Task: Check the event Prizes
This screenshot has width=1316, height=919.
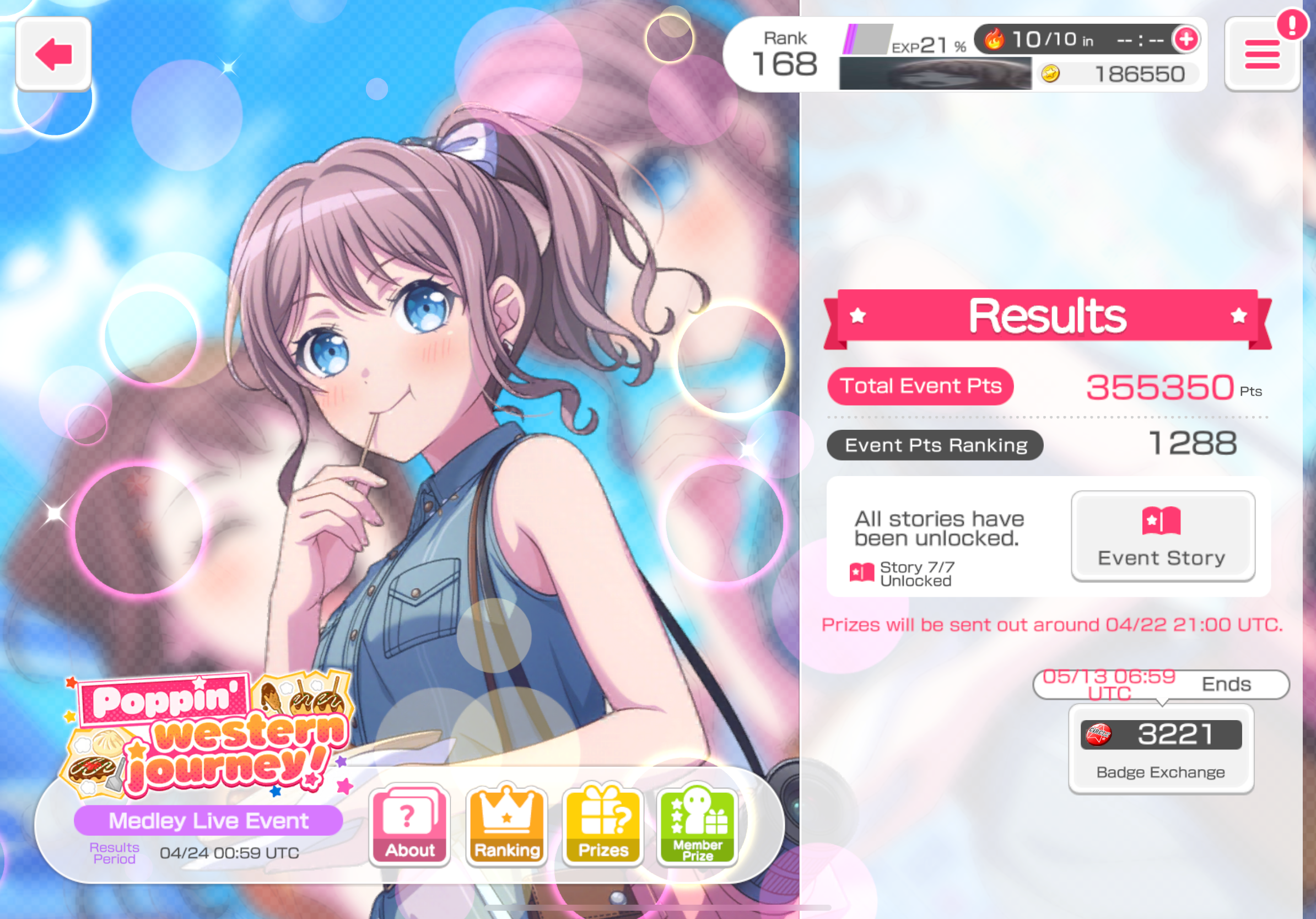Action: click(x=603, y=825)
